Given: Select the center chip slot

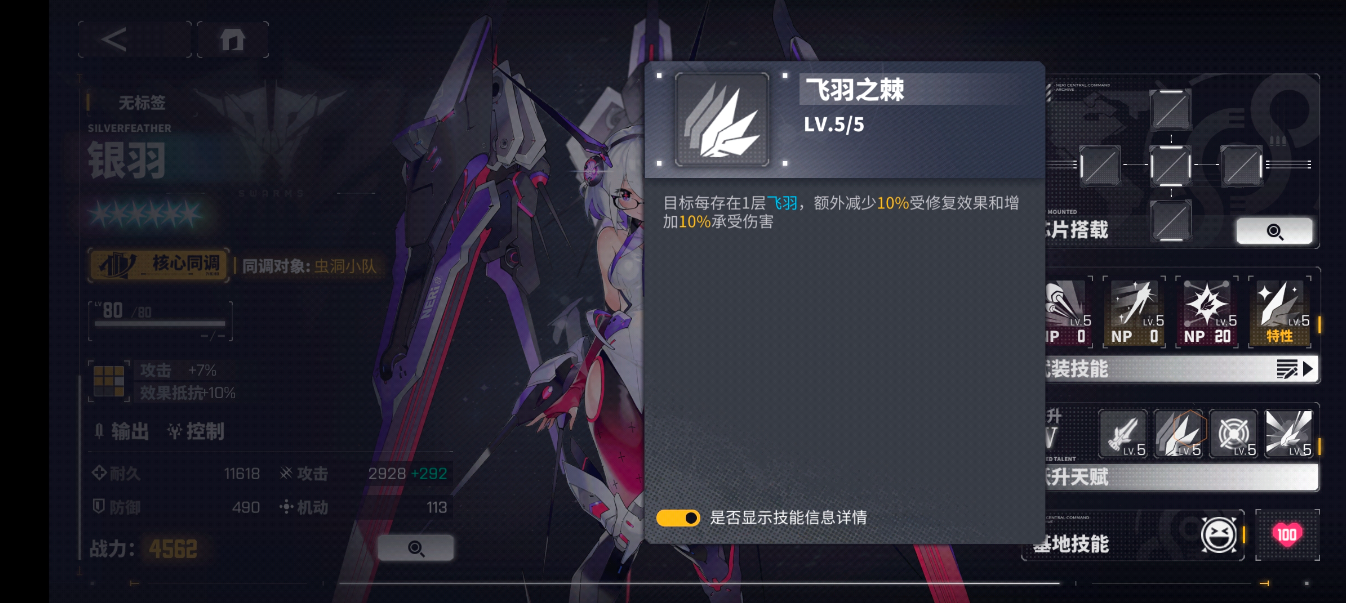Looking at the screenshot, I should pos(1170,165).
